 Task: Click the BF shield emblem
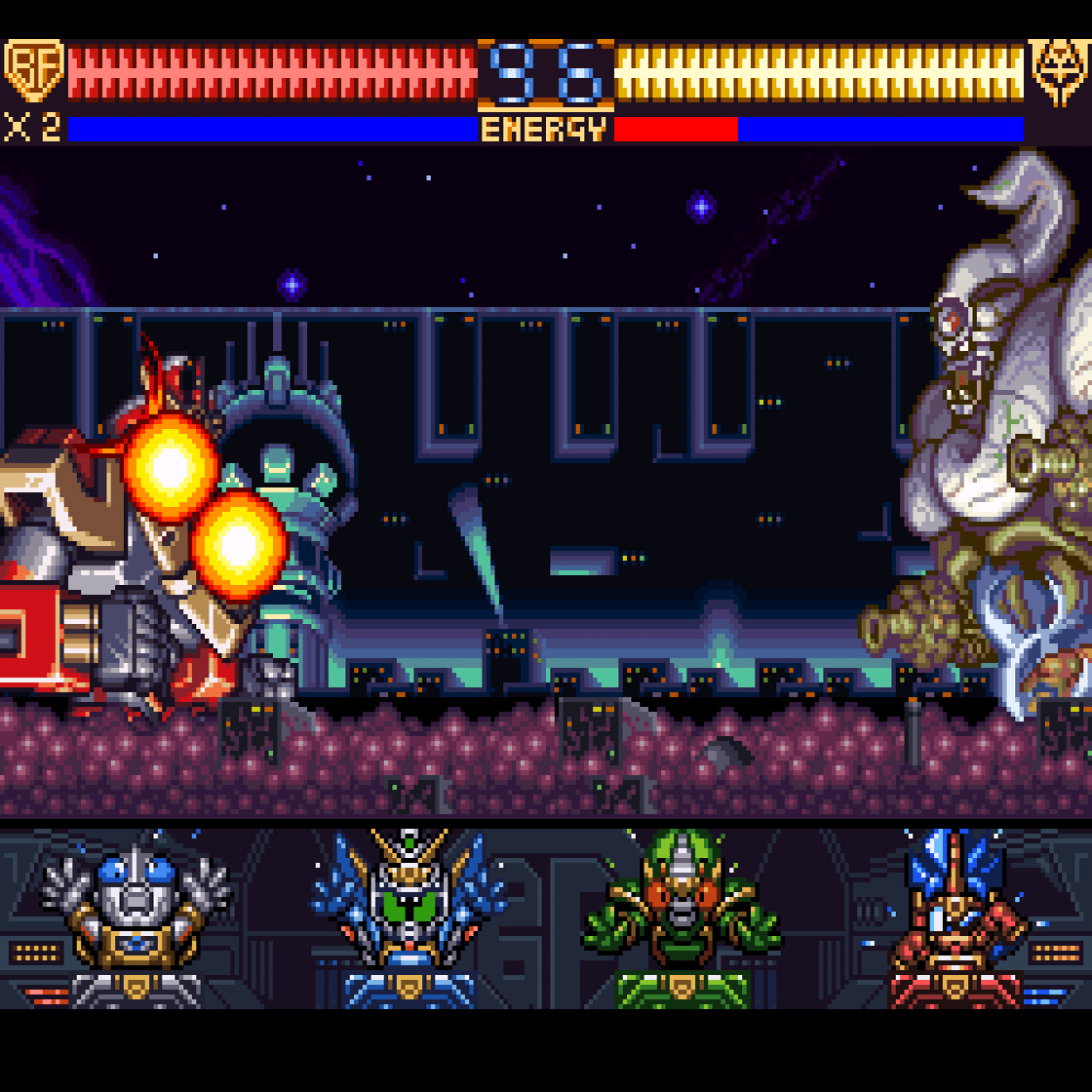(x=33, y=70)
